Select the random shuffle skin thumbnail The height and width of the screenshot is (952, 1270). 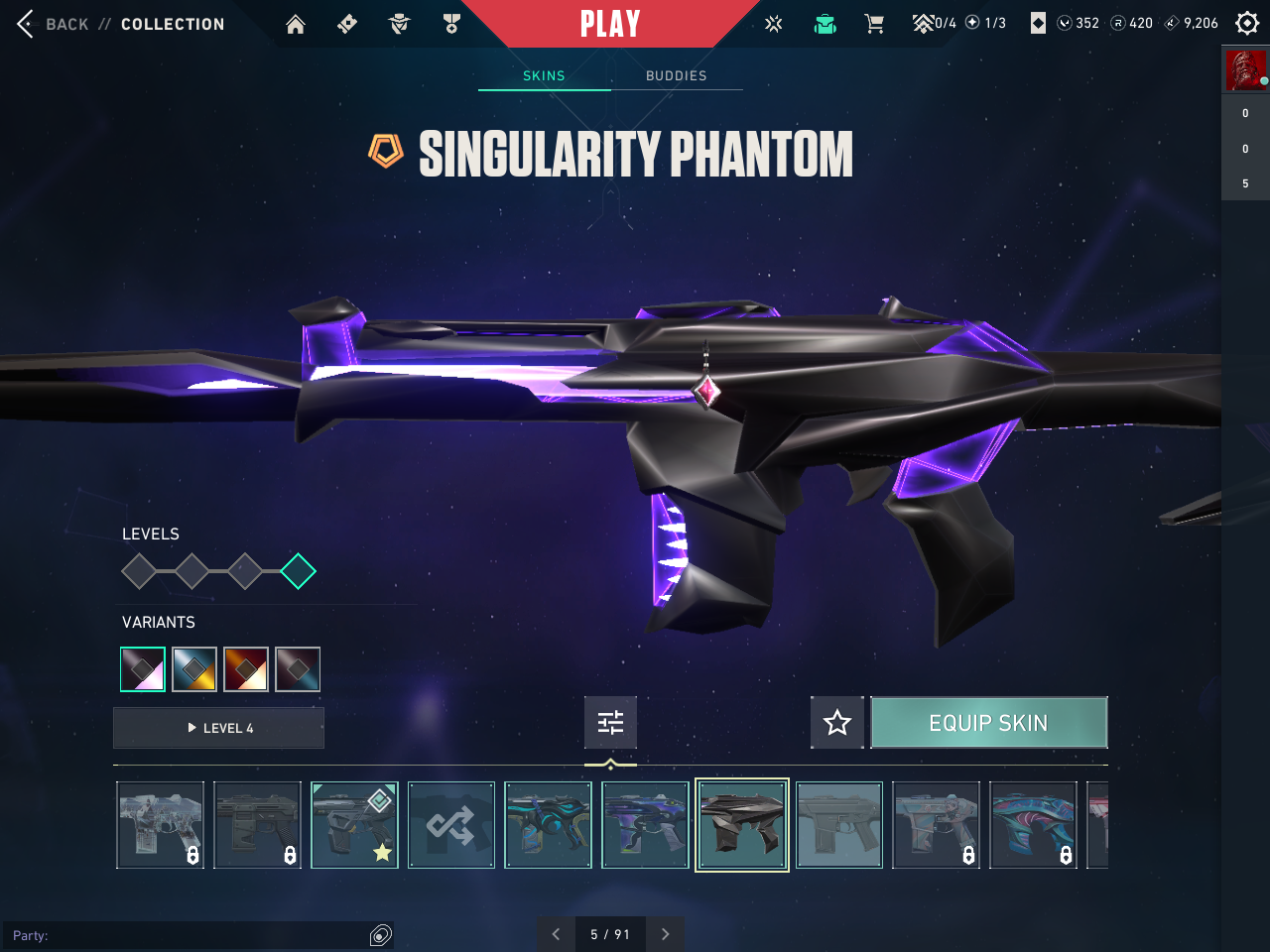tap(451, 825)
